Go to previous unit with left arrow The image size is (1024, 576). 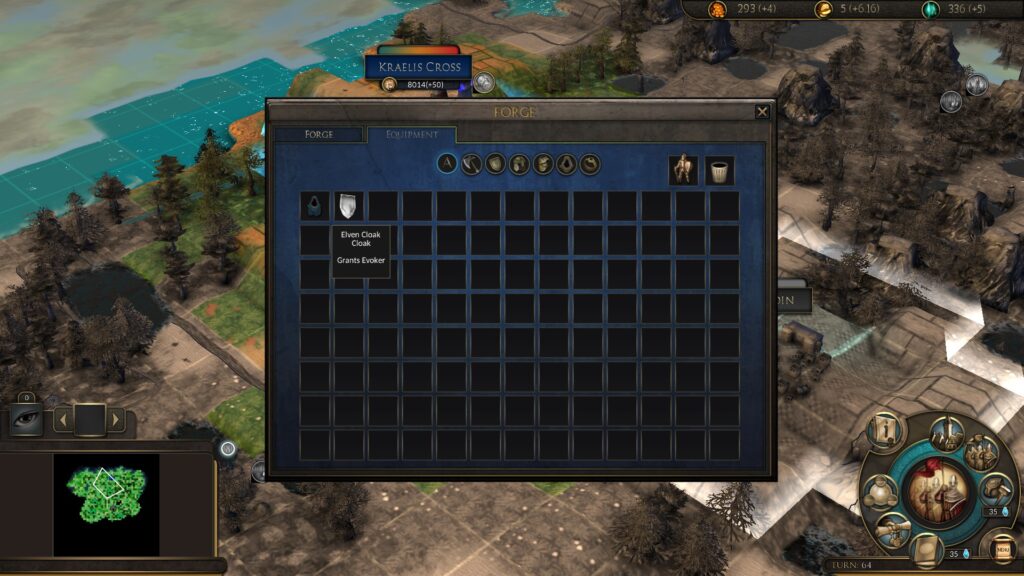pyautogui.click(x=63, y=418)
